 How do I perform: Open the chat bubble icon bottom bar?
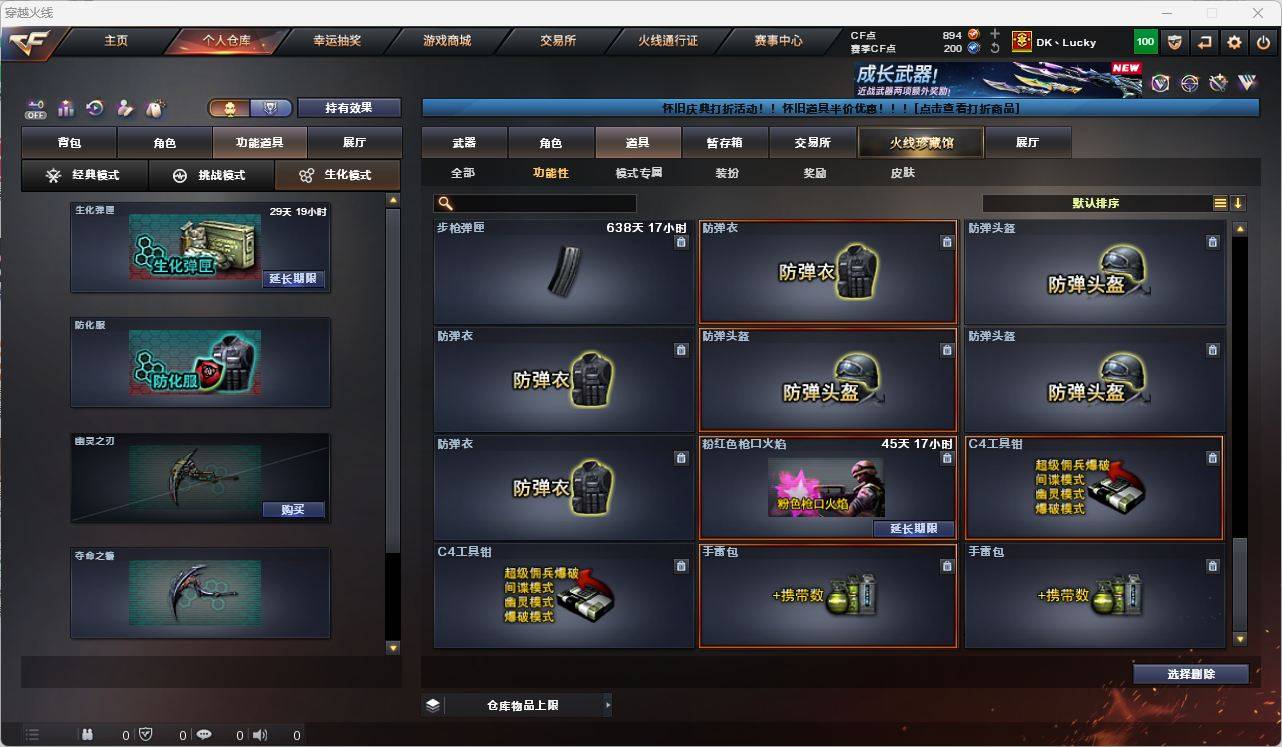pyautogui.click(x=203, y=735)
